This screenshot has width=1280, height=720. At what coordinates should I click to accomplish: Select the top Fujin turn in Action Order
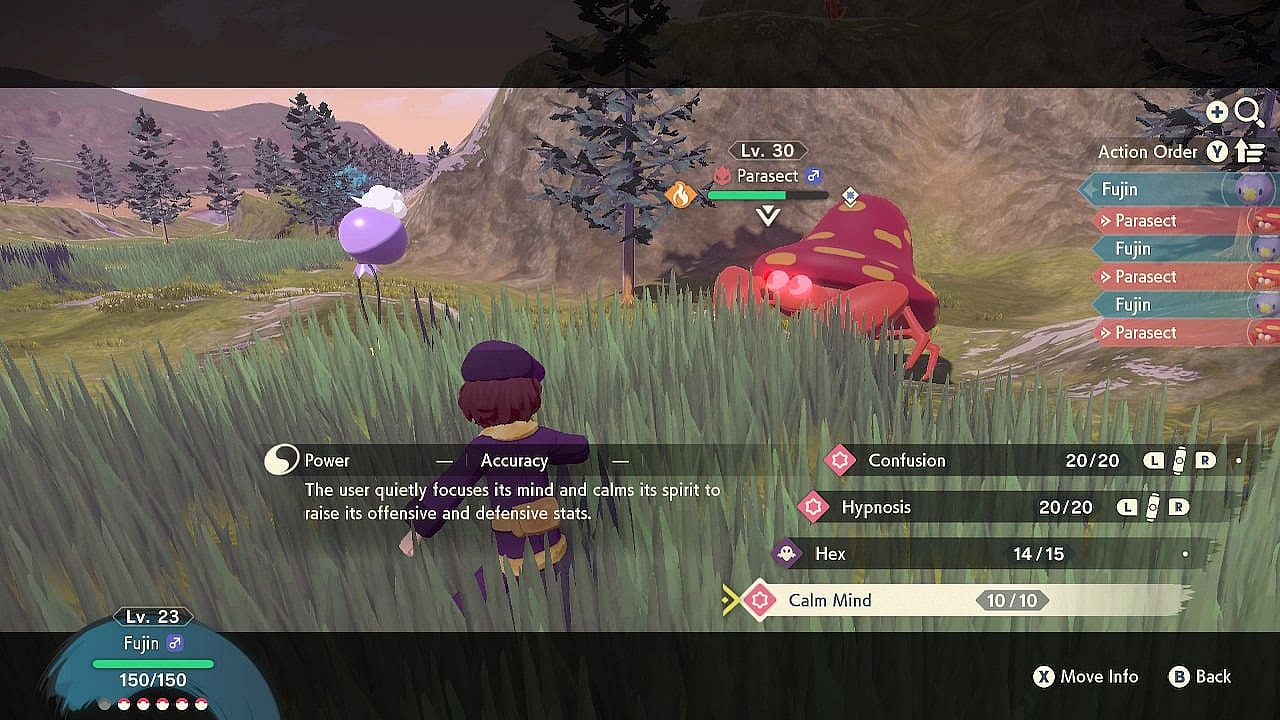click(1160, 189)
